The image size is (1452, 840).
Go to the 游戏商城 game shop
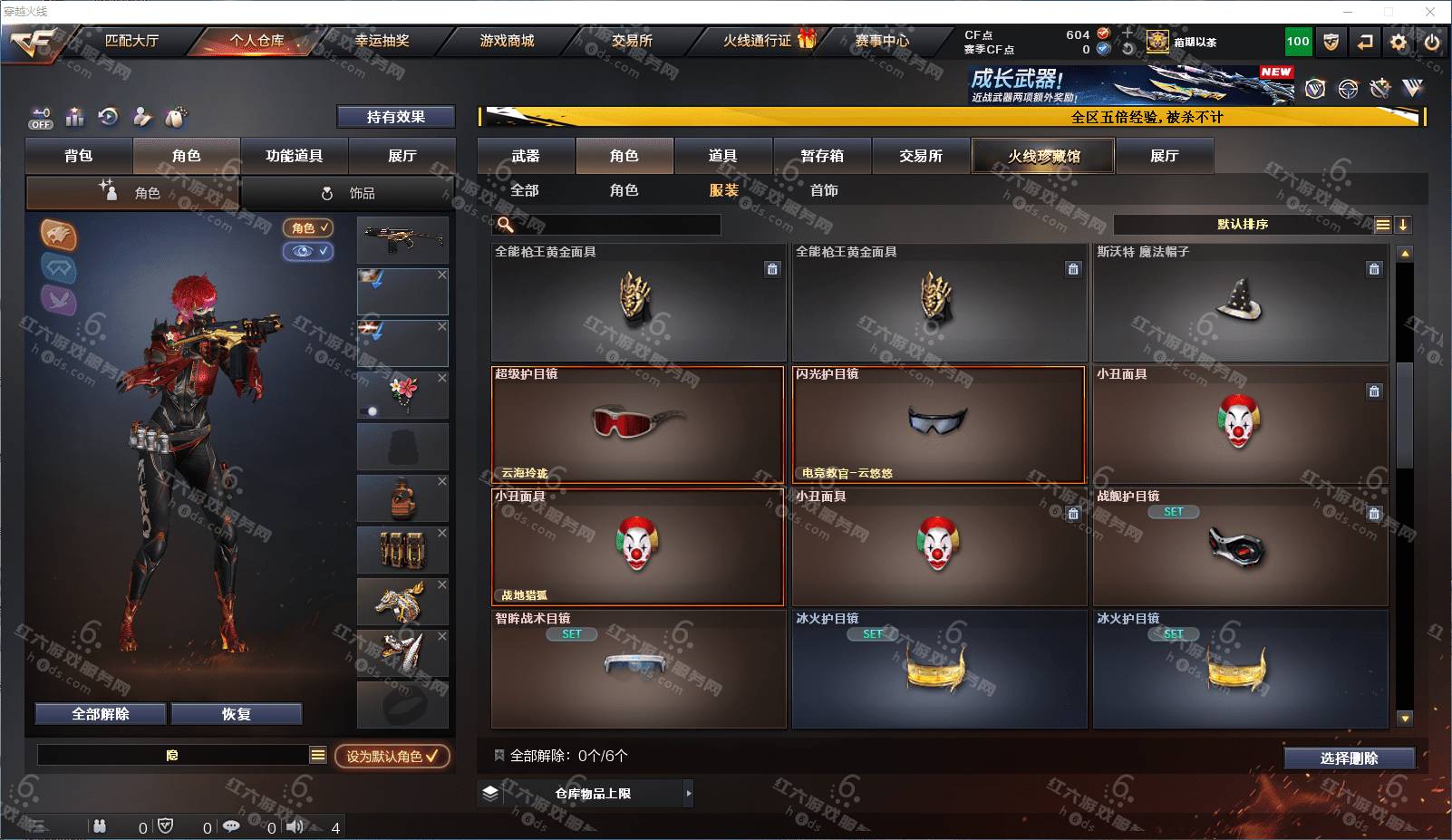click(x=507, y=41)
